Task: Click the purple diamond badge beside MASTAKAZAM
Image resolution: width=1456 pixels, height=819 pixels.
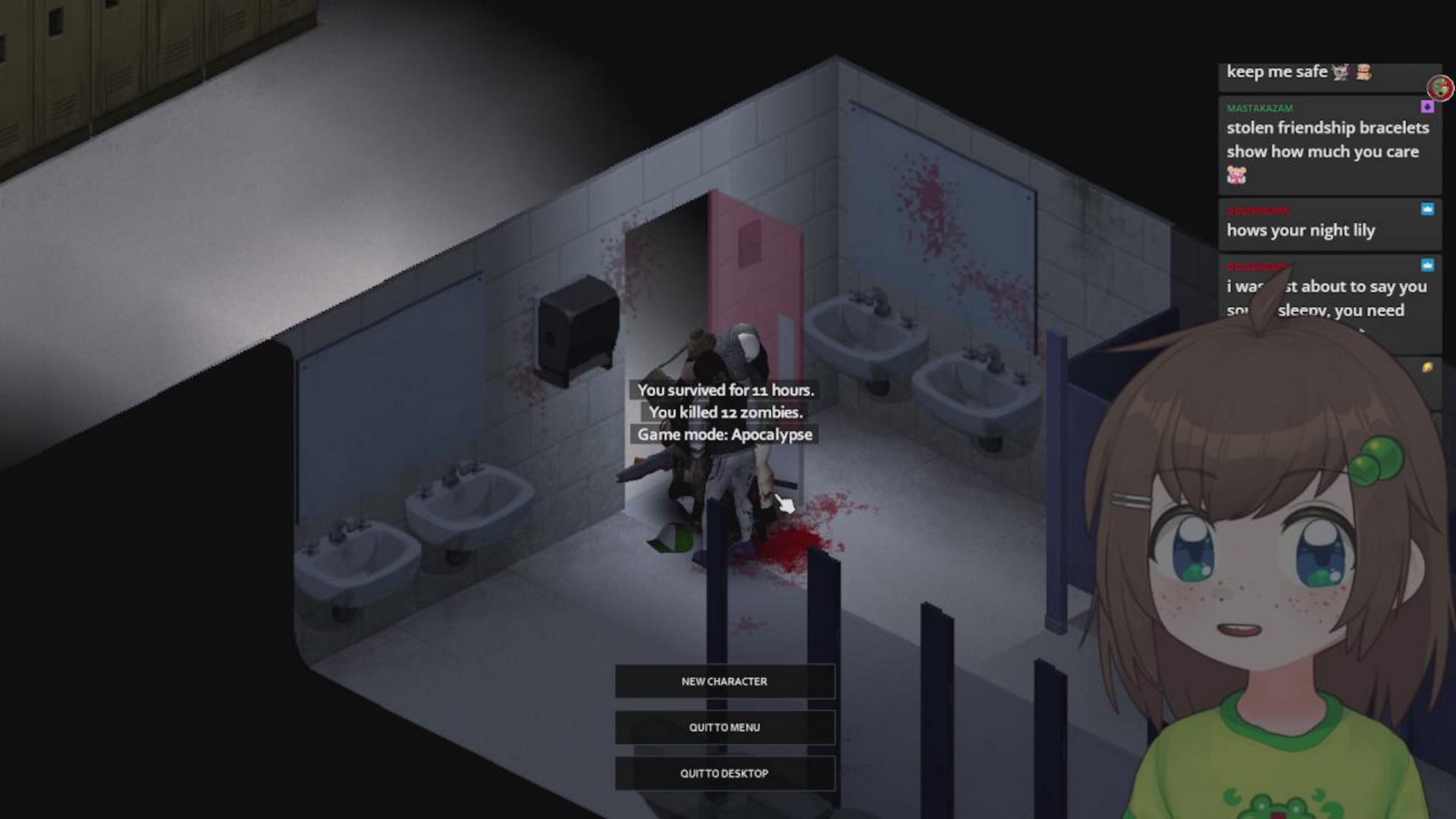Action: pyautogui.click(x=1427, y=108)
